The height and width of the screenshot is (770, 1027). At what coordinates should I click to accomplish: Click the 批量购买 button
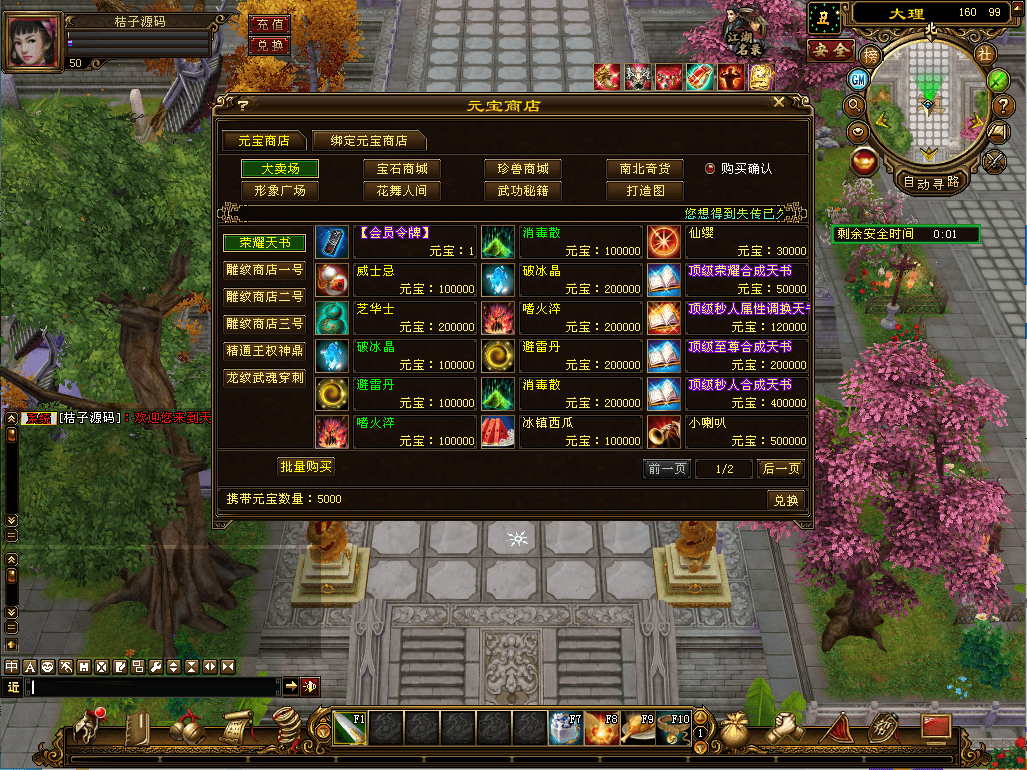pos(305,466)
